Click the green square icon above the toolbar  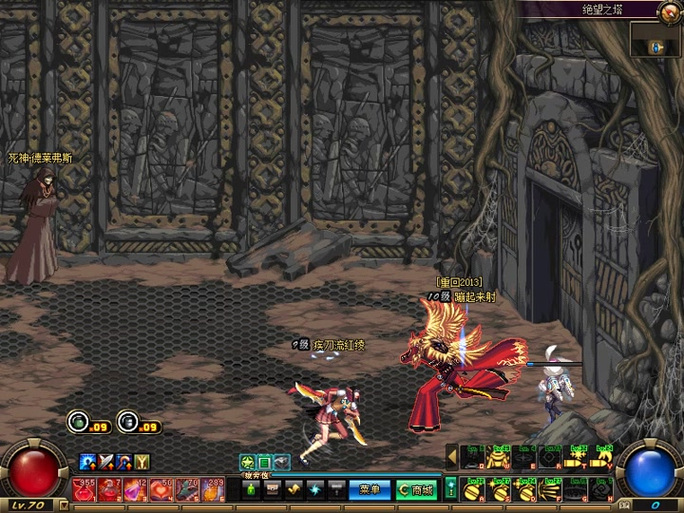tap(265, 462)
